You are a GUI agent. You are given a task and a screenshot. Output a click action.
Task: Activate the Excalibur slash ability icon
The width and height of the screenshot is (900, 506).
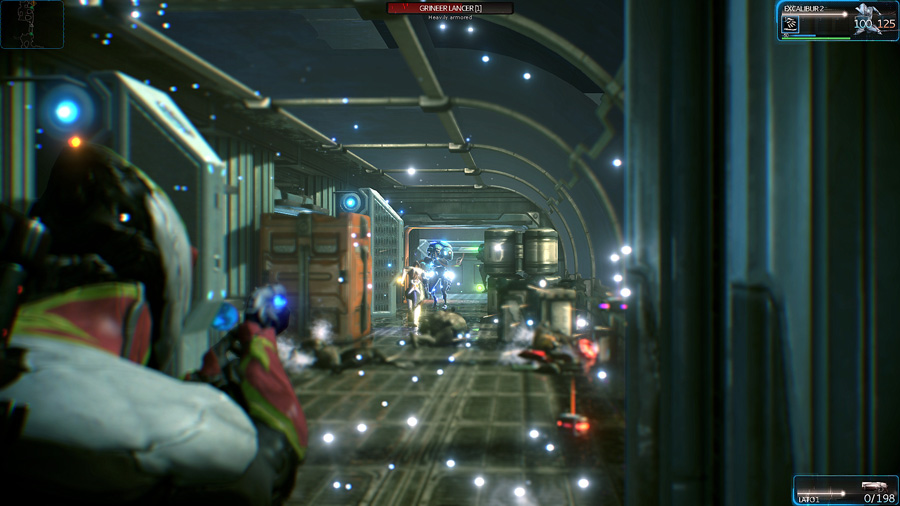pyautogui.click(x=790, y=24)
